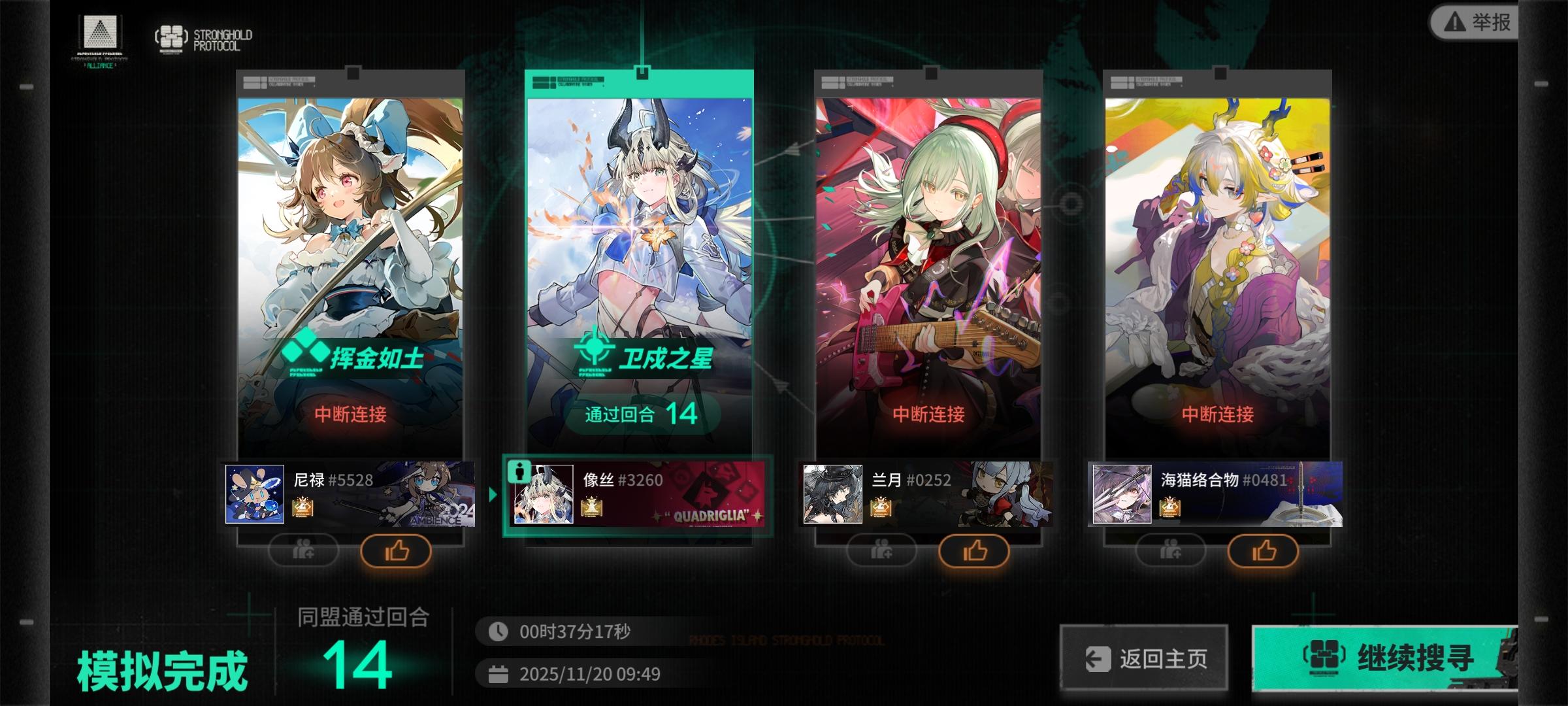Click the alliance emblem at top left
This screenshot has width=1568, height=706.
(x=99, y=31)
